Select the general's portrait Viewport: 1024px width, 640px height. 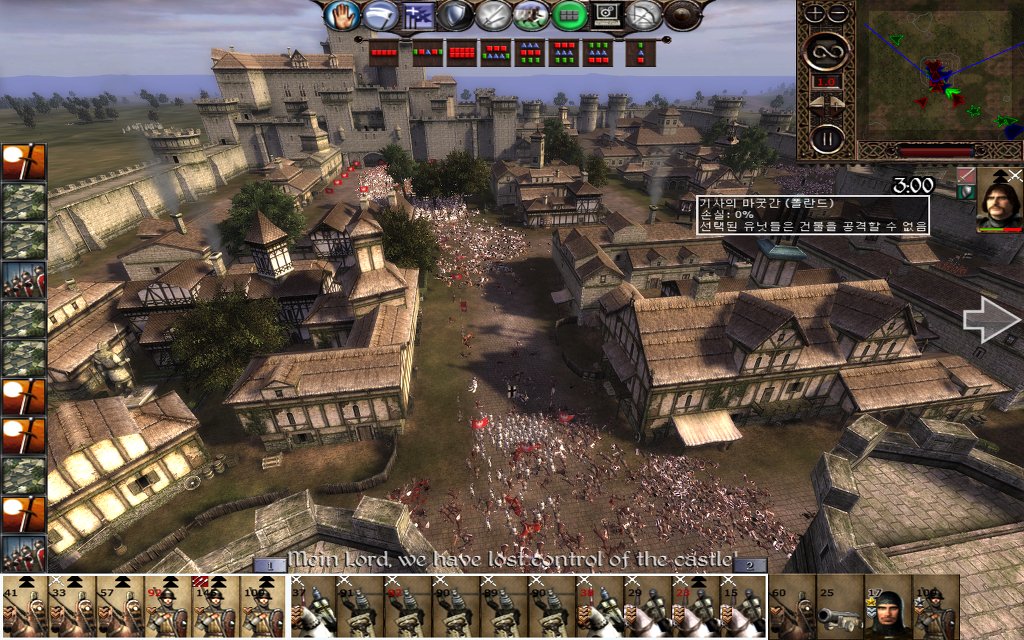(998, 200)
